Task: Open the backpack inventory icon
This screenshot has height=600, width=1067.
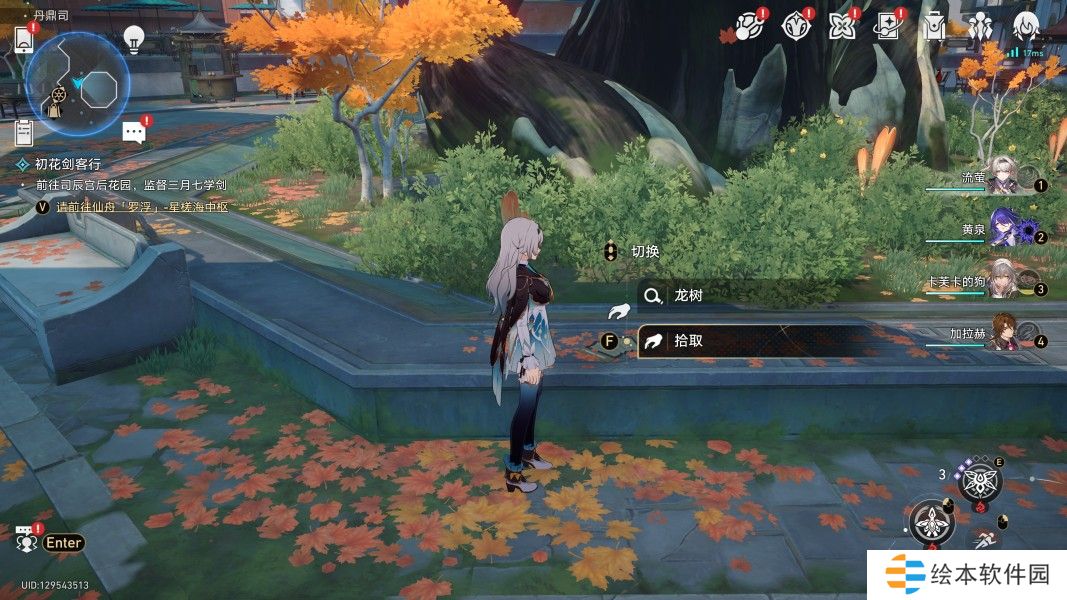Action: tap(934, 26)
